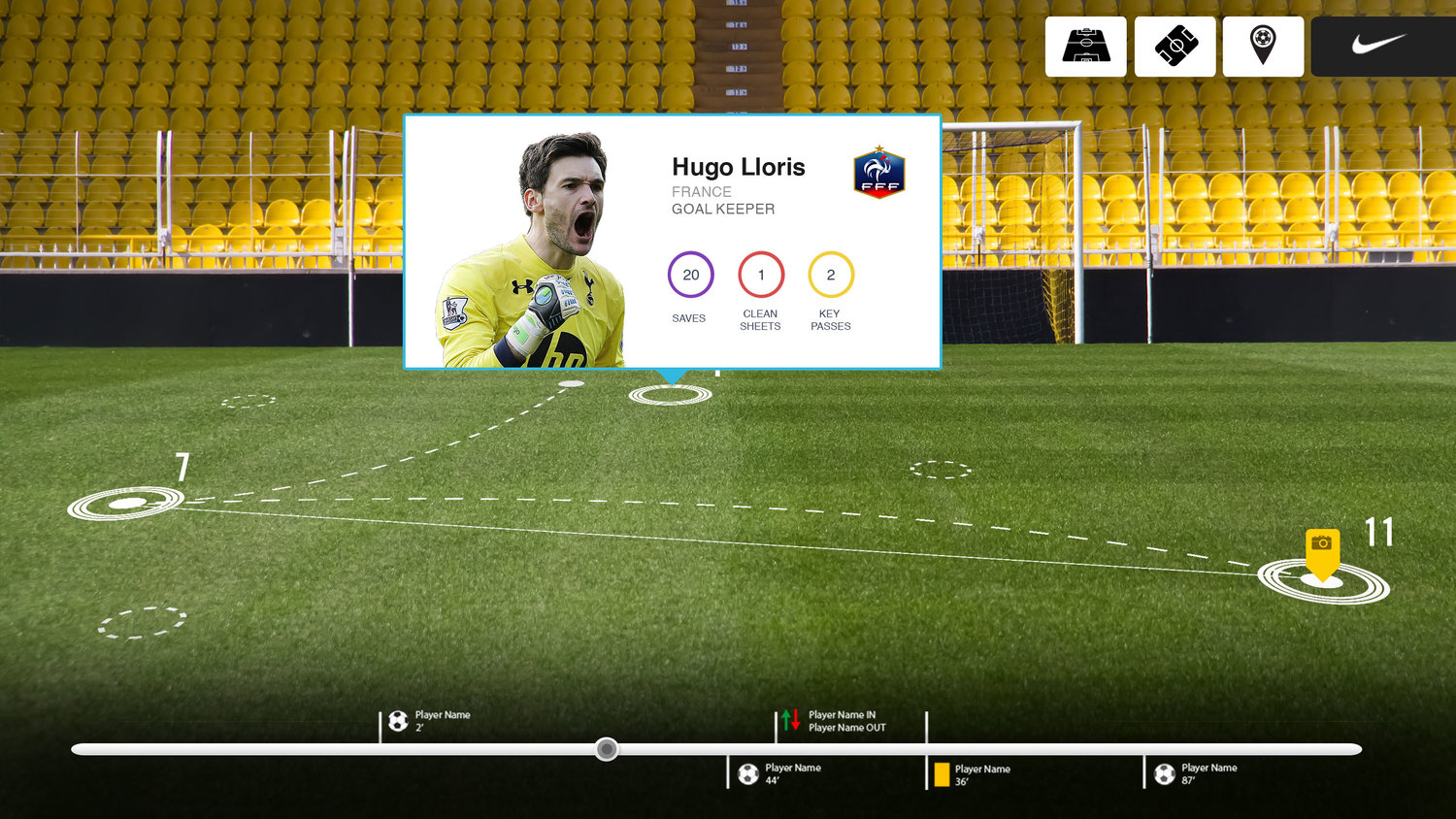
Task: Jump to the 87' goal event
Action: 1165,773
